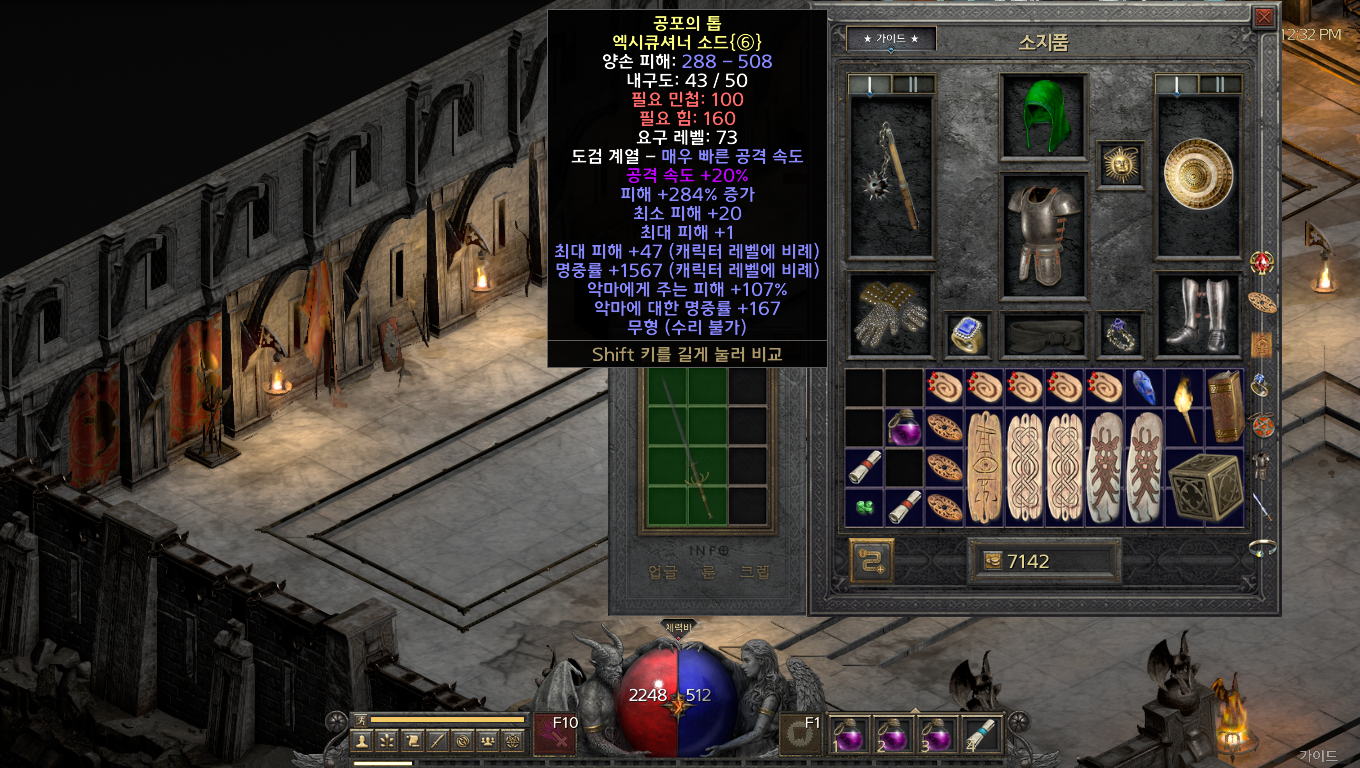Select the steel greaves boots slot
The width and height of the screenshot is (1360, 768).
1198,314
